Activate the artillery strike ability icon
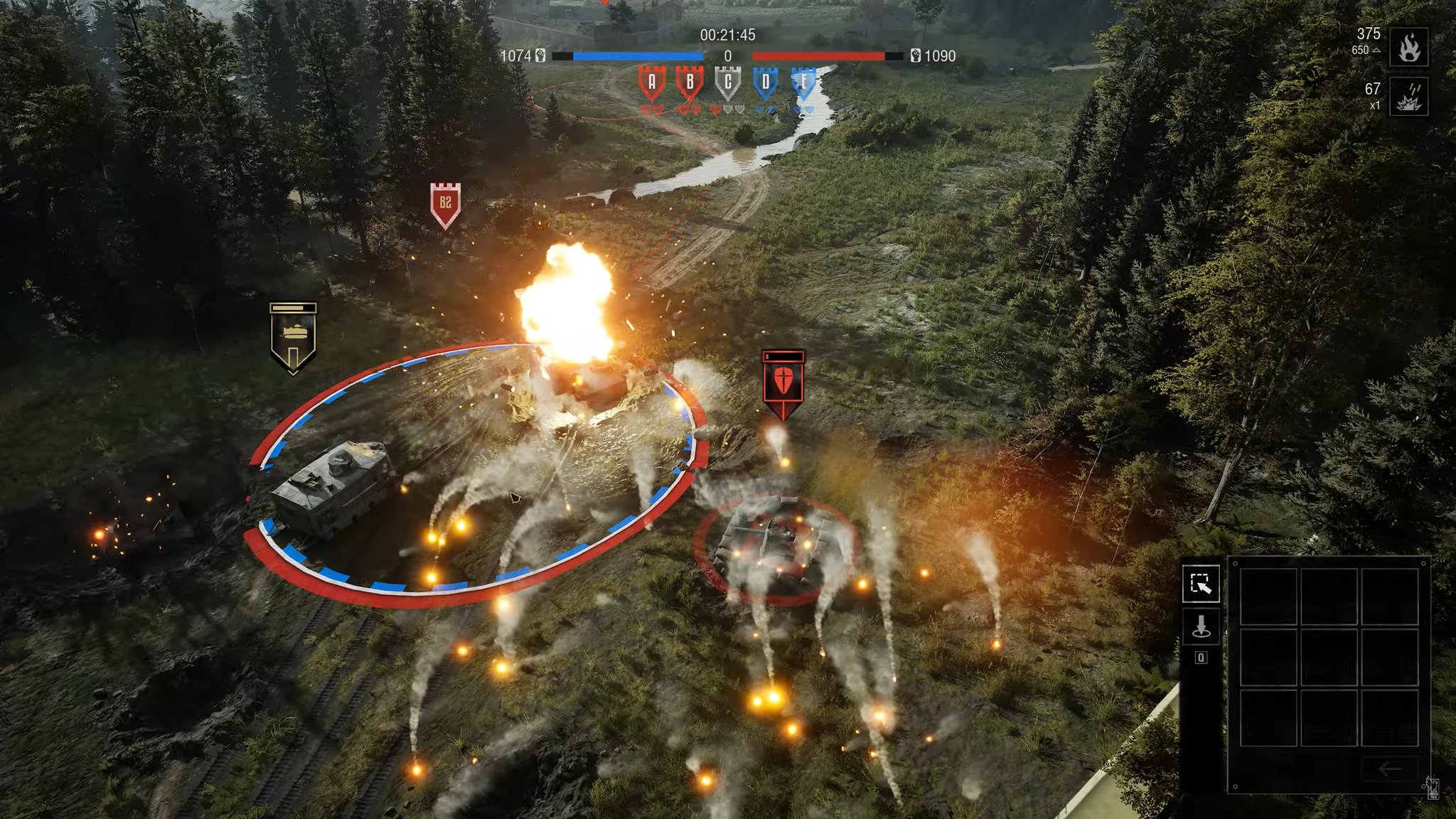The image size is (1456, 819). (1408, 97)
